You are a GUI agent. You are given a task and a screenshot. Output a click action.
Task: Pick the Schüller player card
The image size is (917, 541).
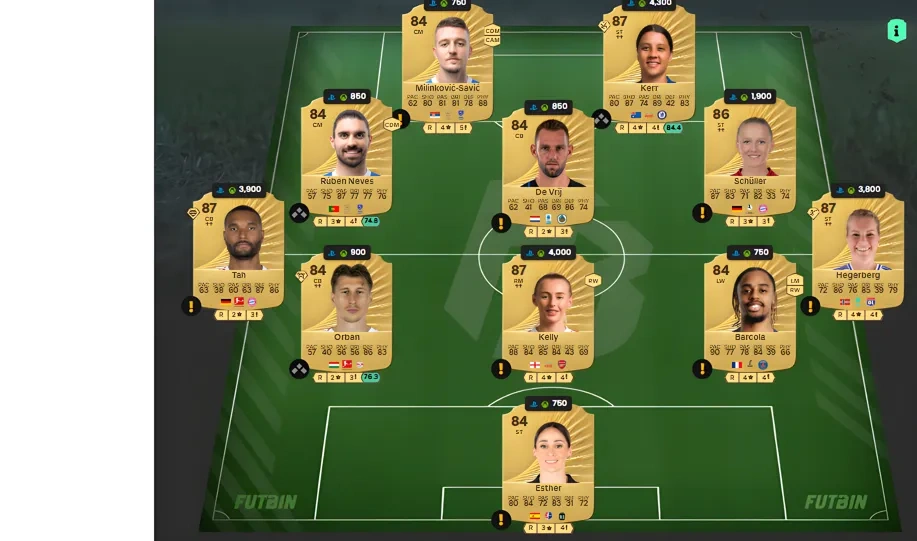click(x=750, y=153)
